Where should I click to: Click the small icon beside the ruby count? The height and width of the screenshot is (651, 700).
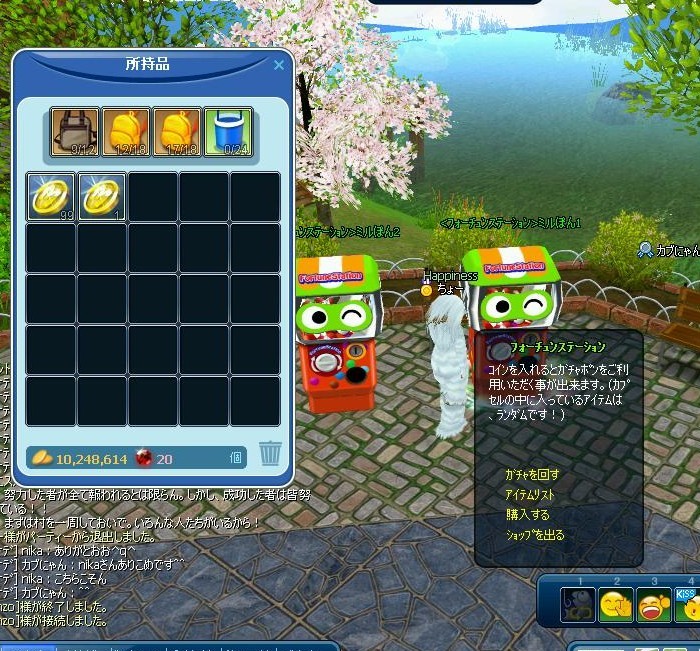[237, 458]
